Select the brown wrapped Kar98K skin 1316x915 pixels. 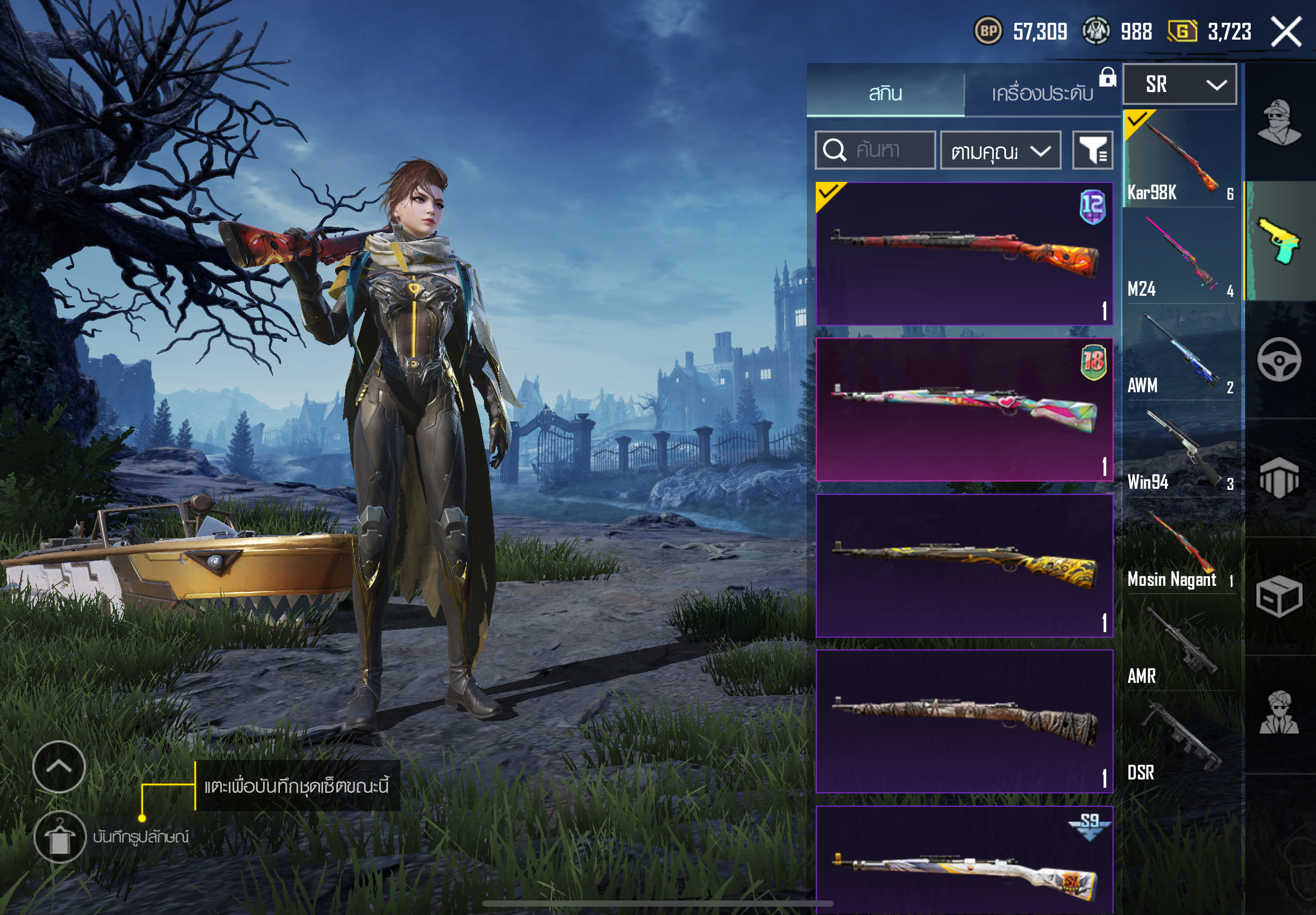(x=964, y=721)
